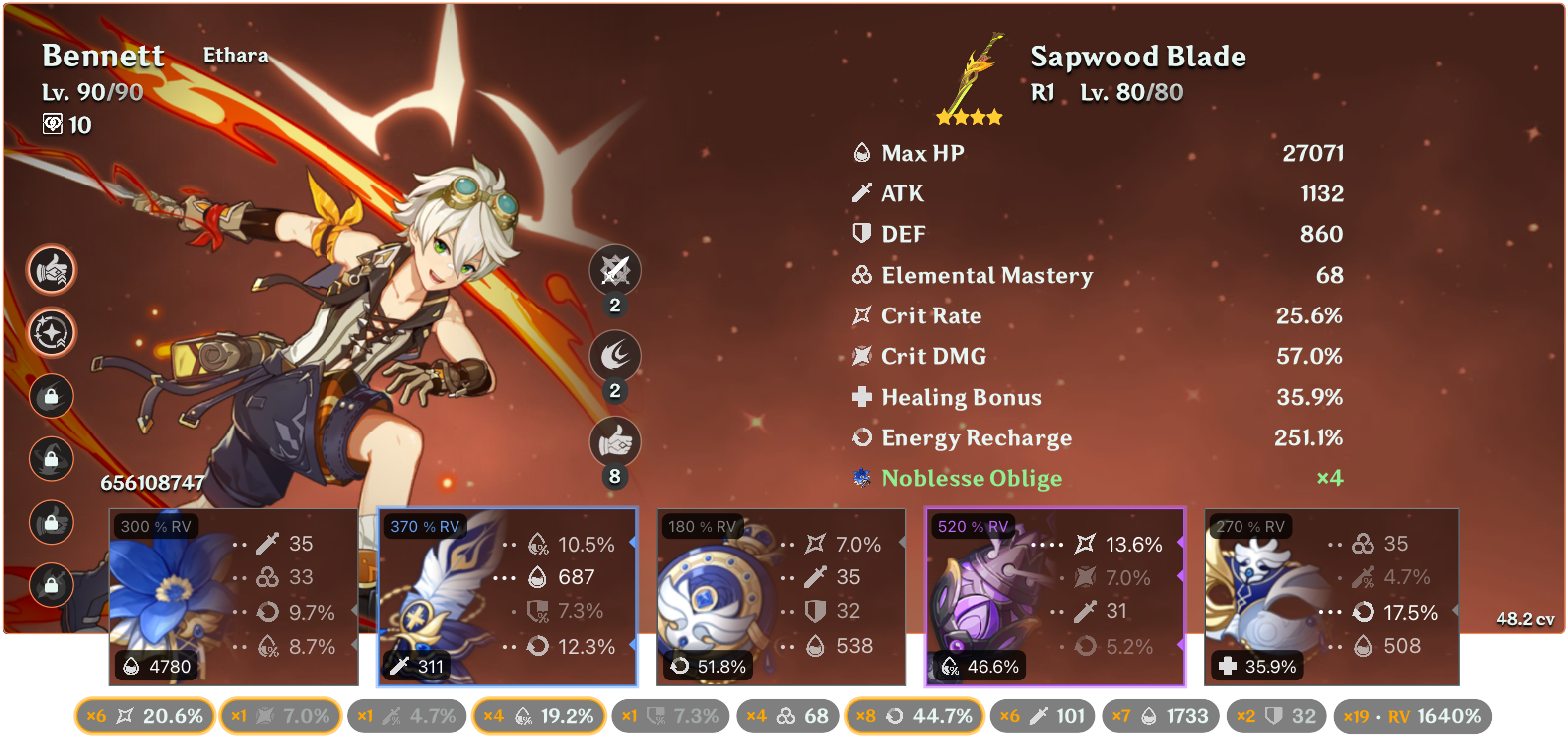Click the UID 656108747 text
The width and height of the screenshot is (1568, 741).
[151, 483]
